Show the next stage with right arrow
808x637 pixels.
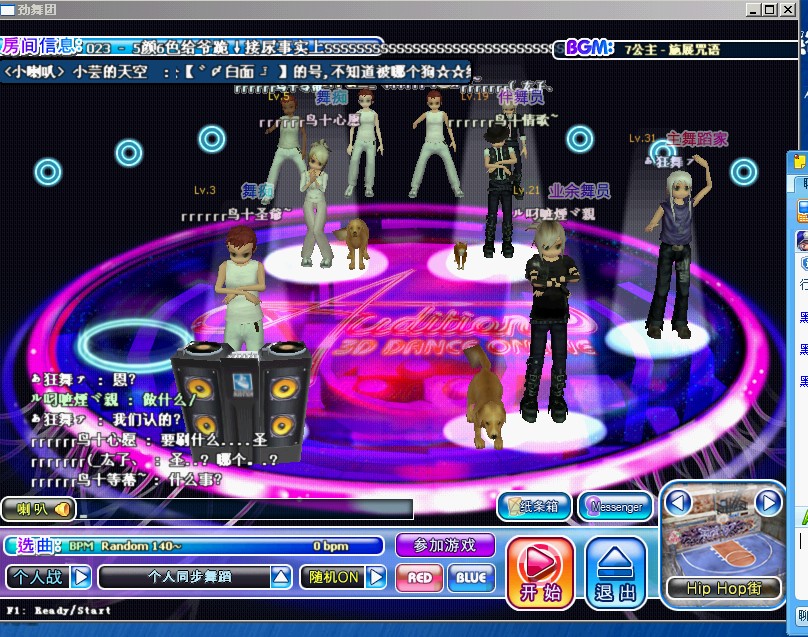pyautogui.click(x=767, y=501)
